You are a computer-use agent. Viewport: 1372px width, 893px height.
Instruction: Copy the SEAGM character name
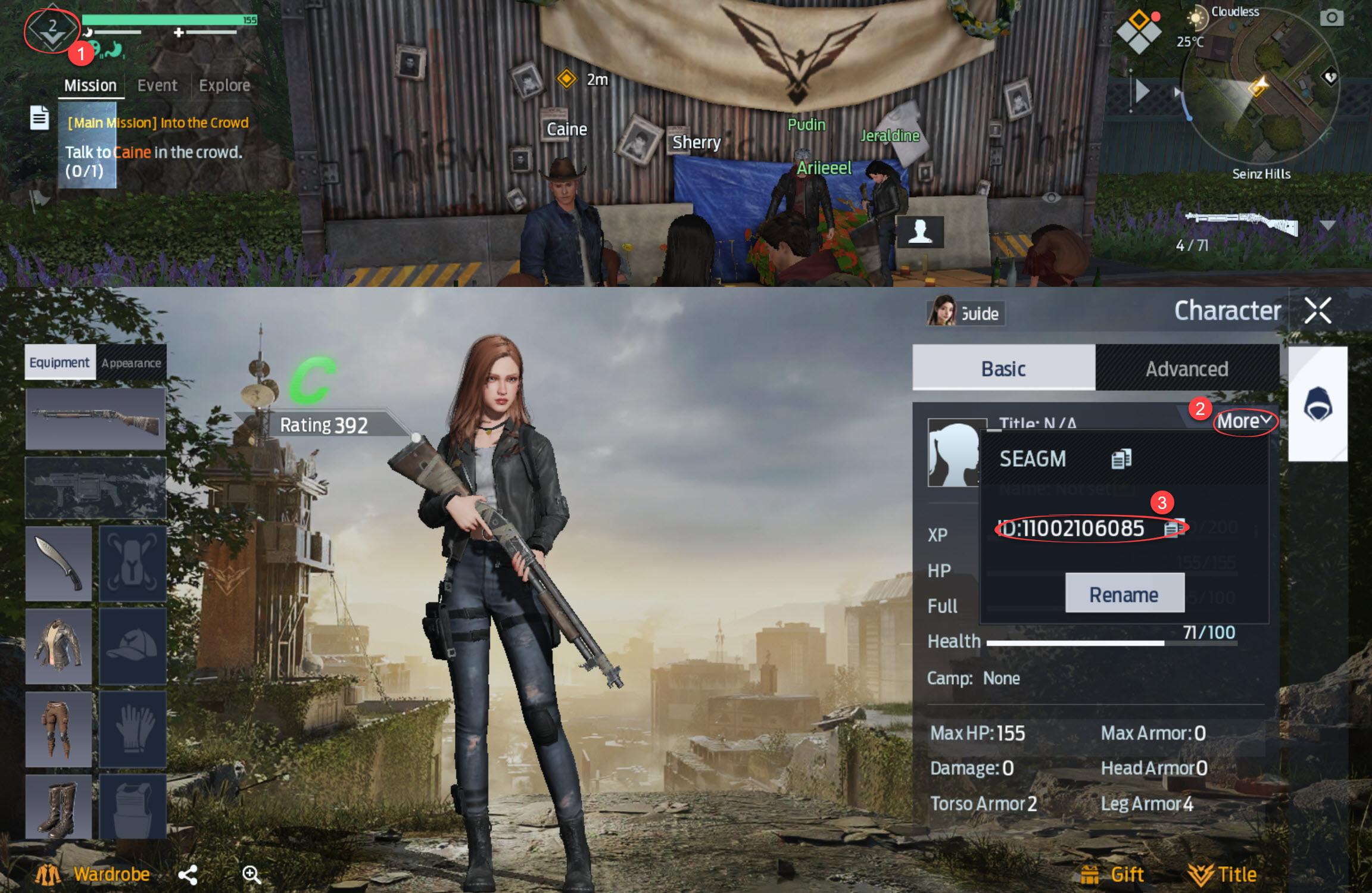[1121, 458]
